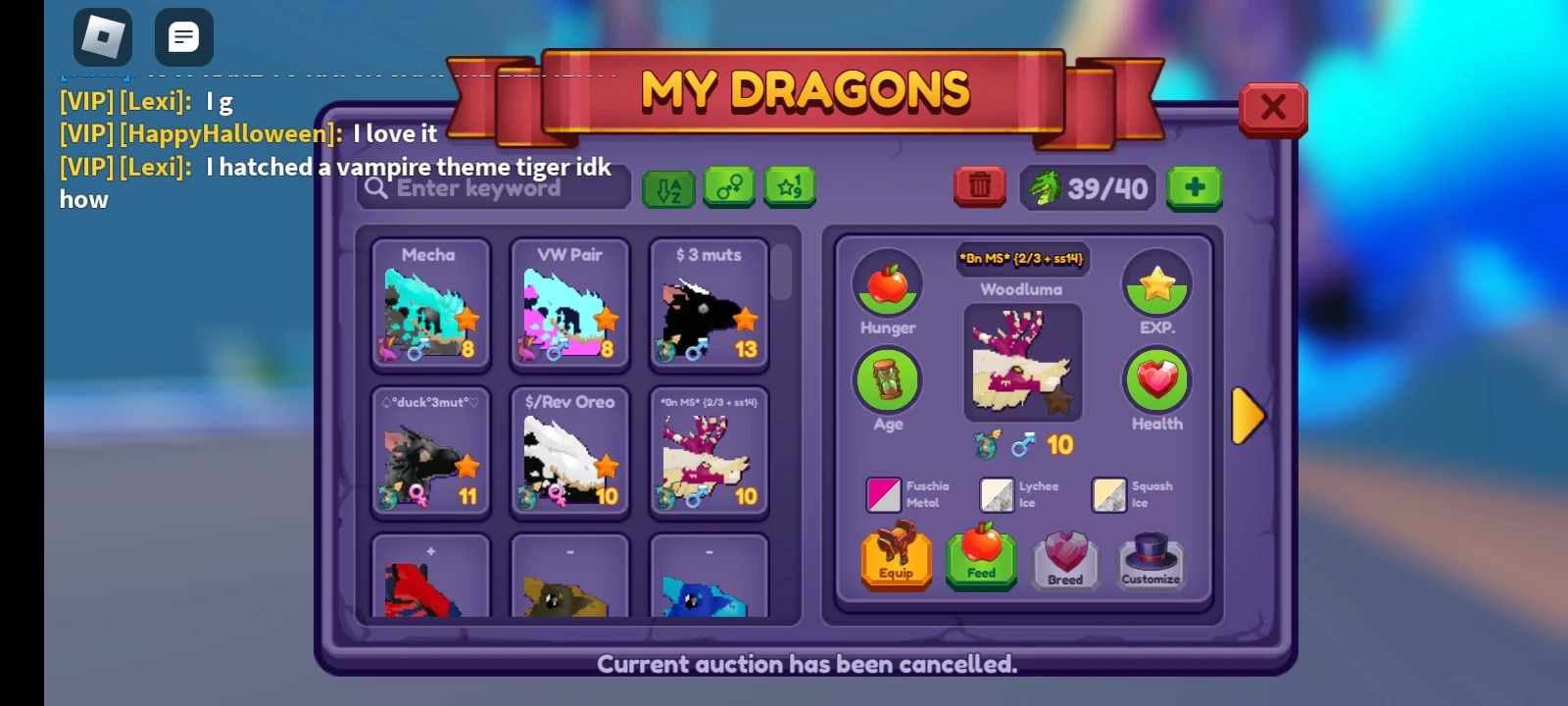1568x706 pixels.
Task: Open the chat bubble panel
Action: pos(183,37)
